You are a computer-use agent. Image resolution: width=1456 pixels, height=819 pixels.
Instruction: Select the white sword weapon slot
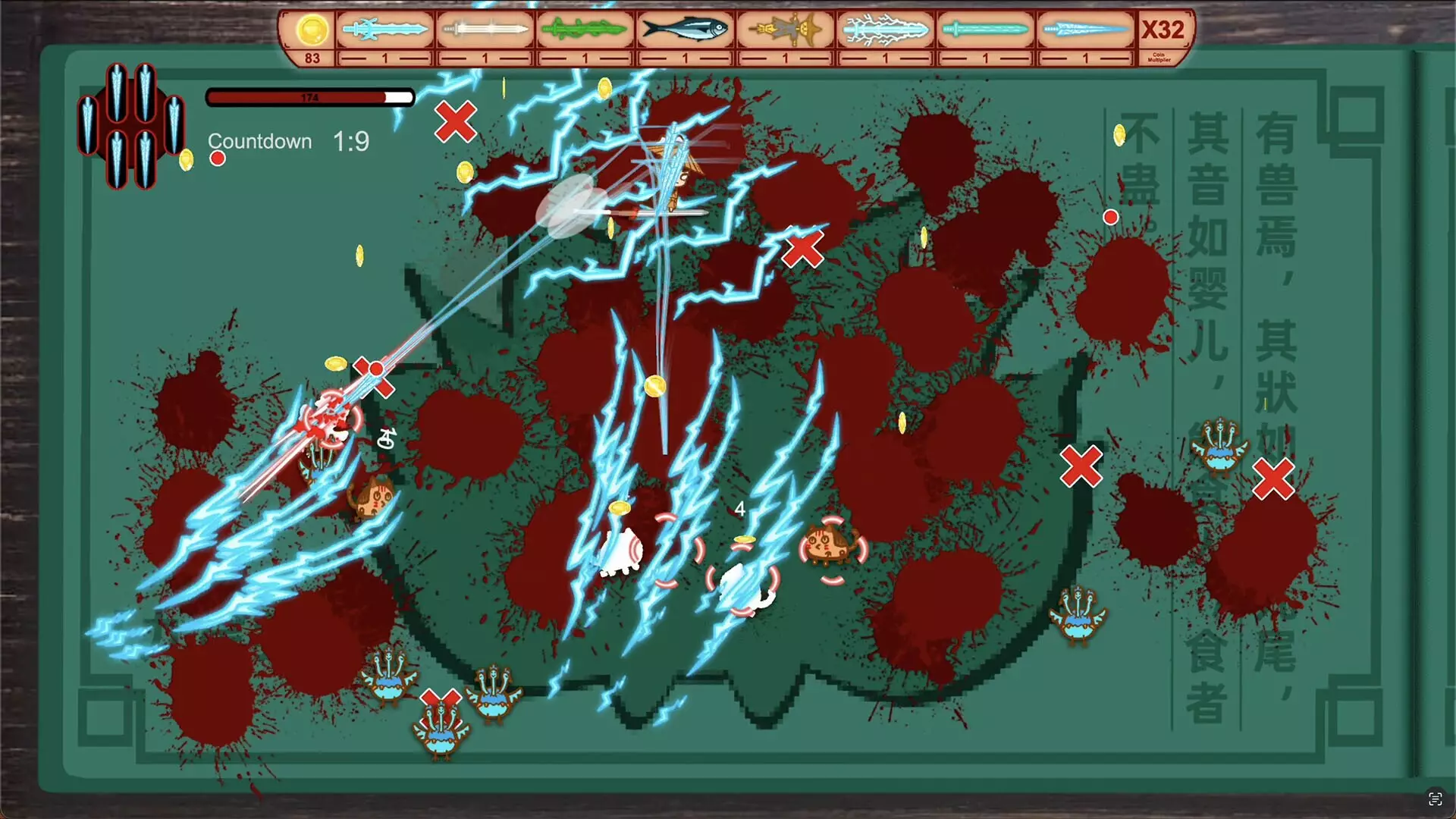485,29
